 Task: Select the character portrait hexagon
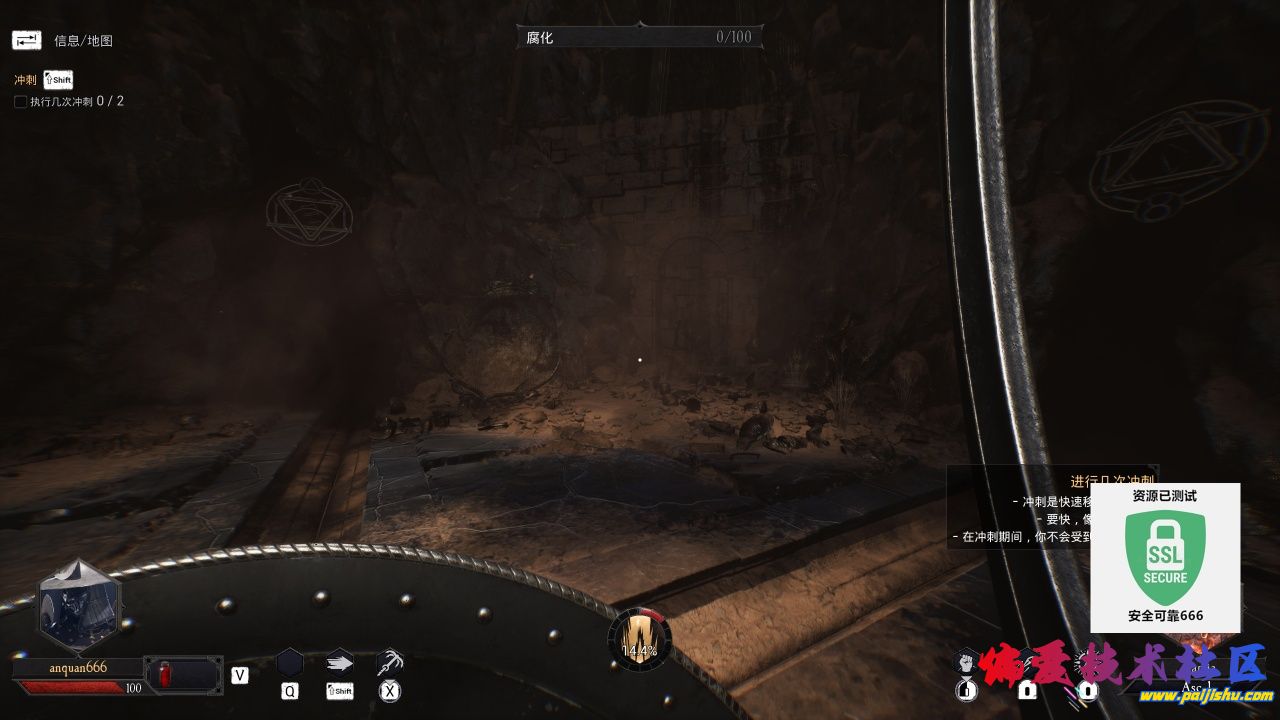pyautogui.click(x=79, y=606)
